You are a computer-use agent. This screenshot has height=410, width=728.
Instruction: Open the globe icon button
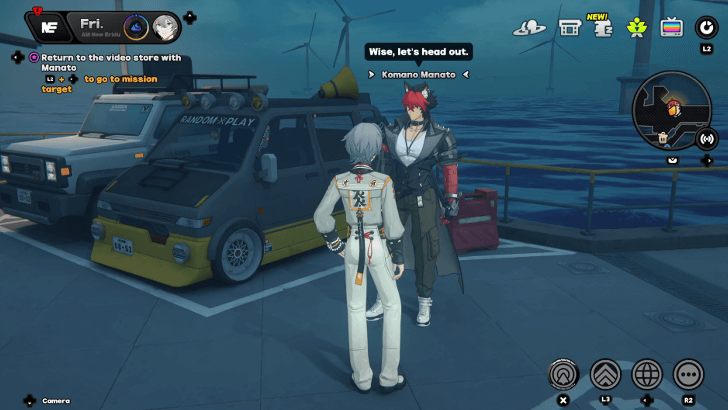coord(647,375)
